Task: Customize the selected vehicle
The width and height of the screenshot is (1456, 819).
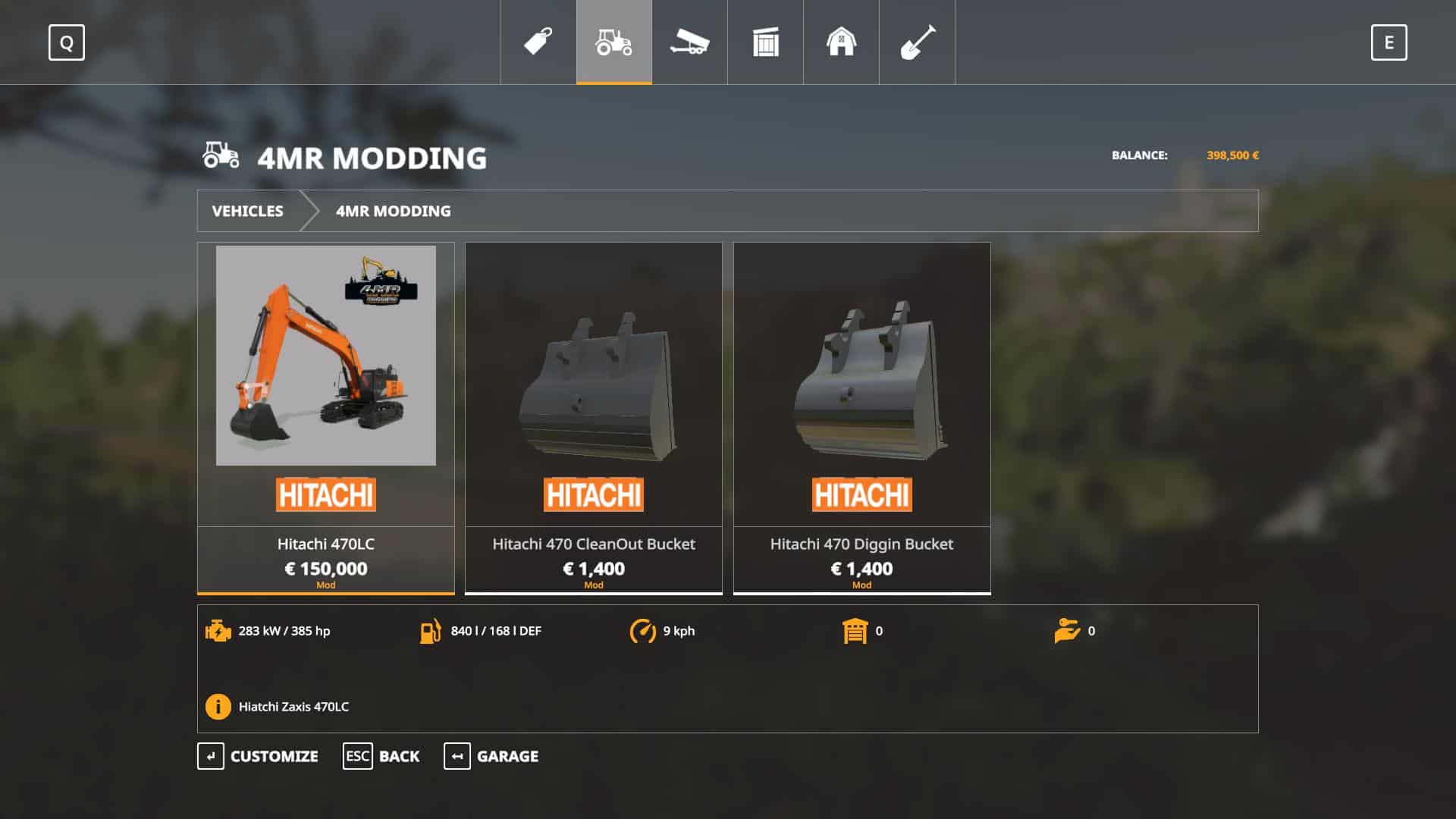Action: click(259, 756)
